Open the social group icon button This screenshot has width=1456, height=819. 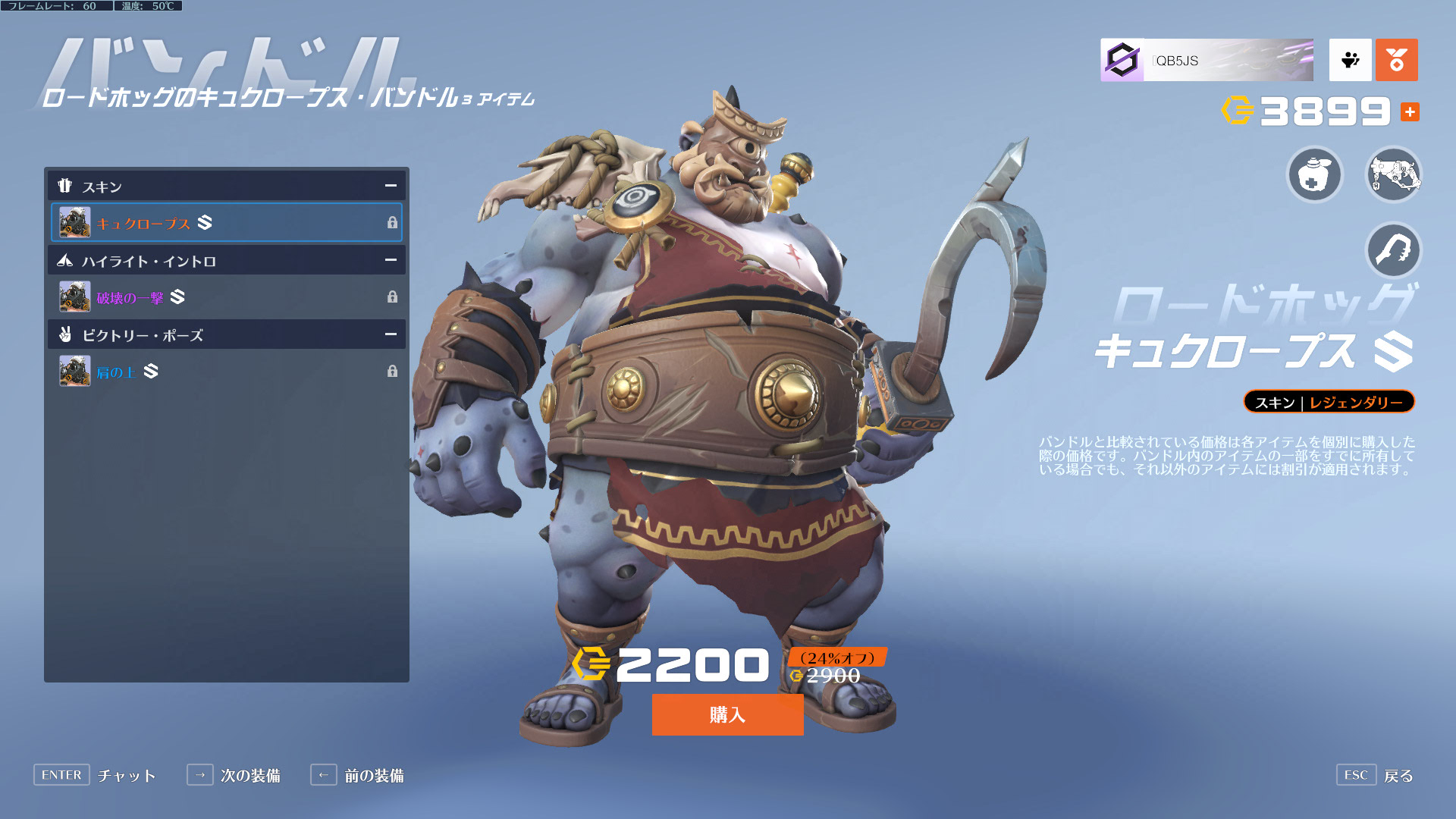coord(1350,60)
